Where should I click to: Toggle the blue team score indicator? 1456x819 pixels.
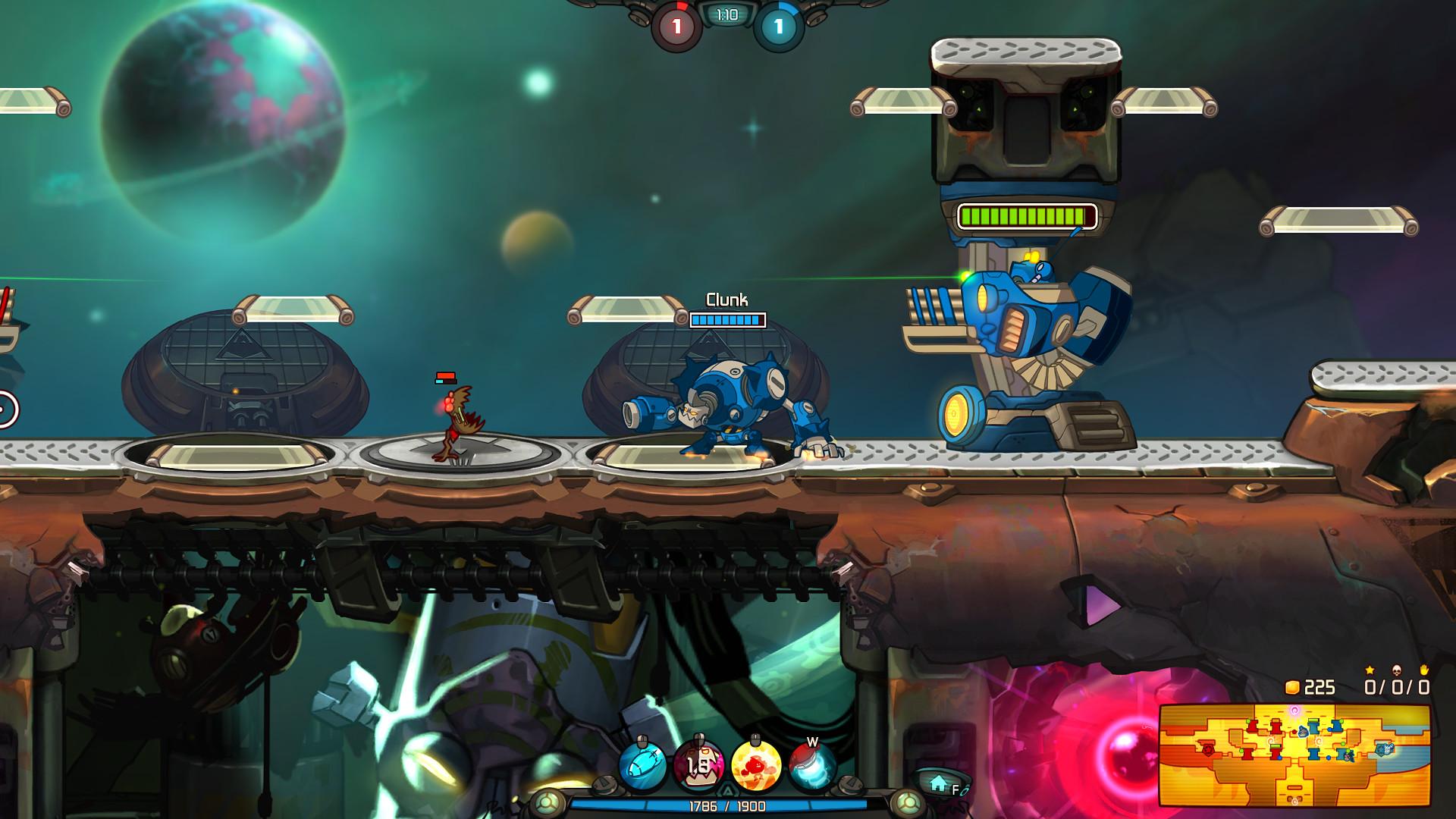777,25
